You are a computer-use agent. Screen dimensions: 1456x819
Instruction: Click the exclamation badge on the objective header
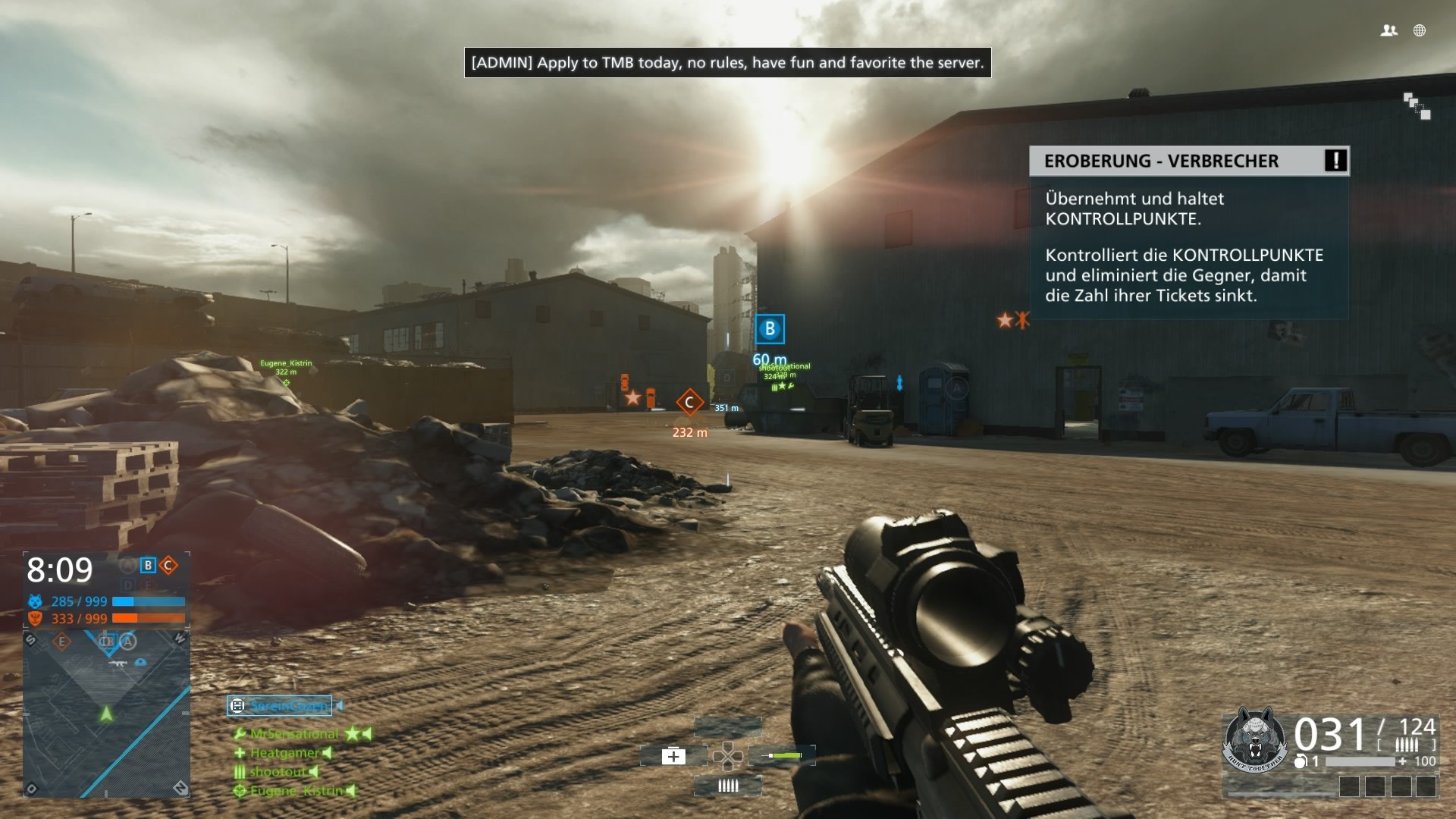tap(1336, 161)
